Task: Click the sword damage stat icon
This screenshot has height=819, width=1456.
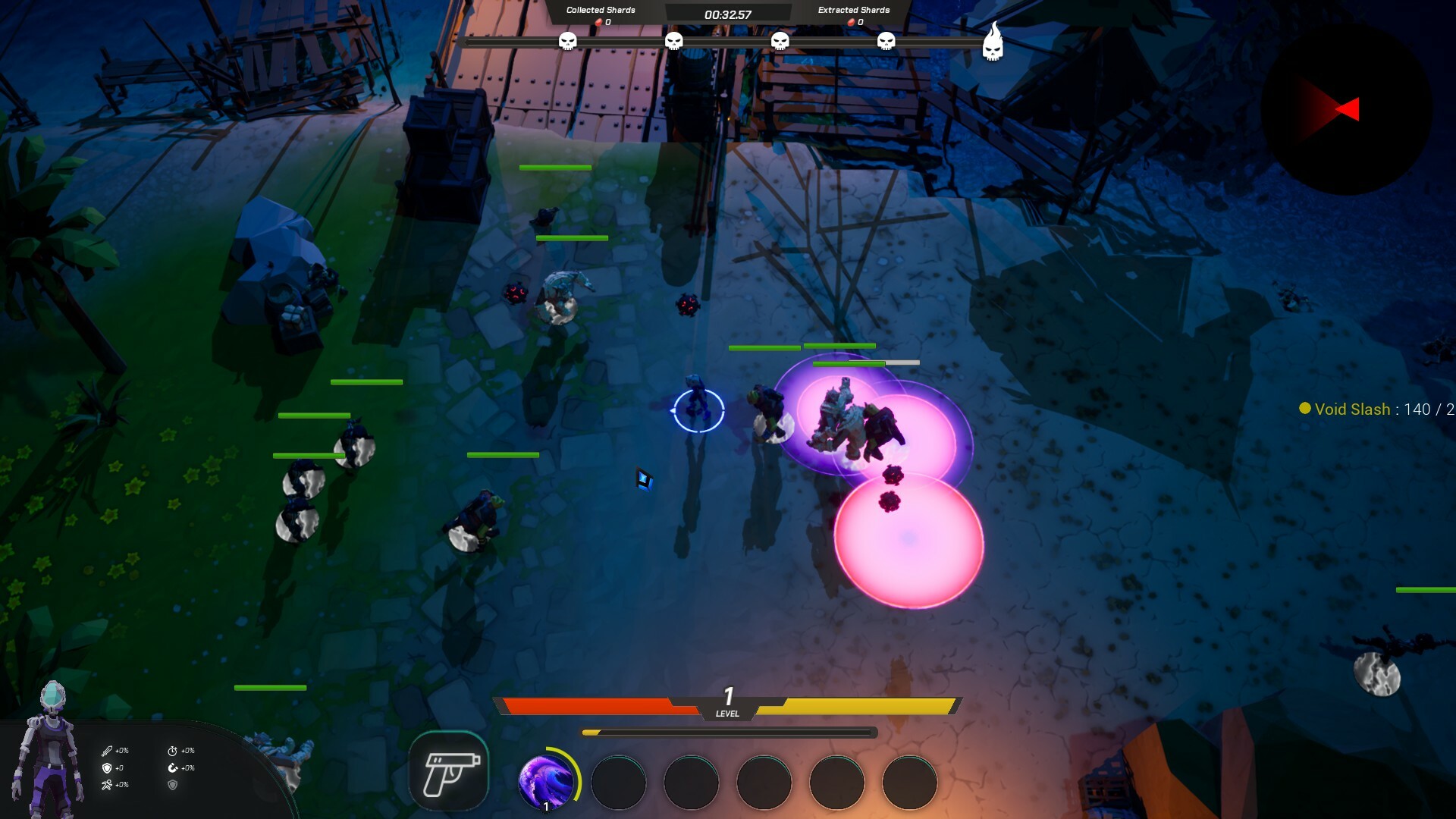Action: 107,751
